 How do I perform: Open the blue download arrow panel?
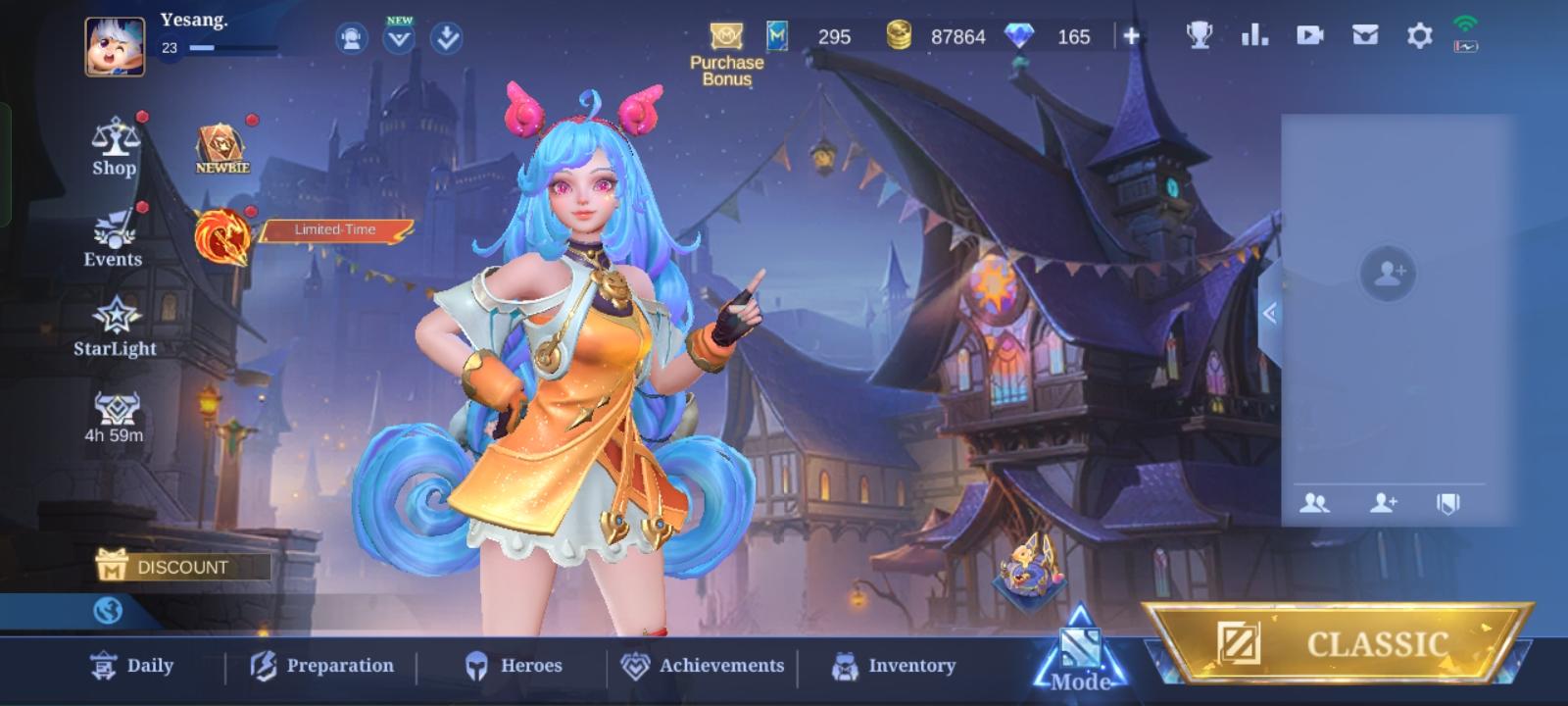446,39
